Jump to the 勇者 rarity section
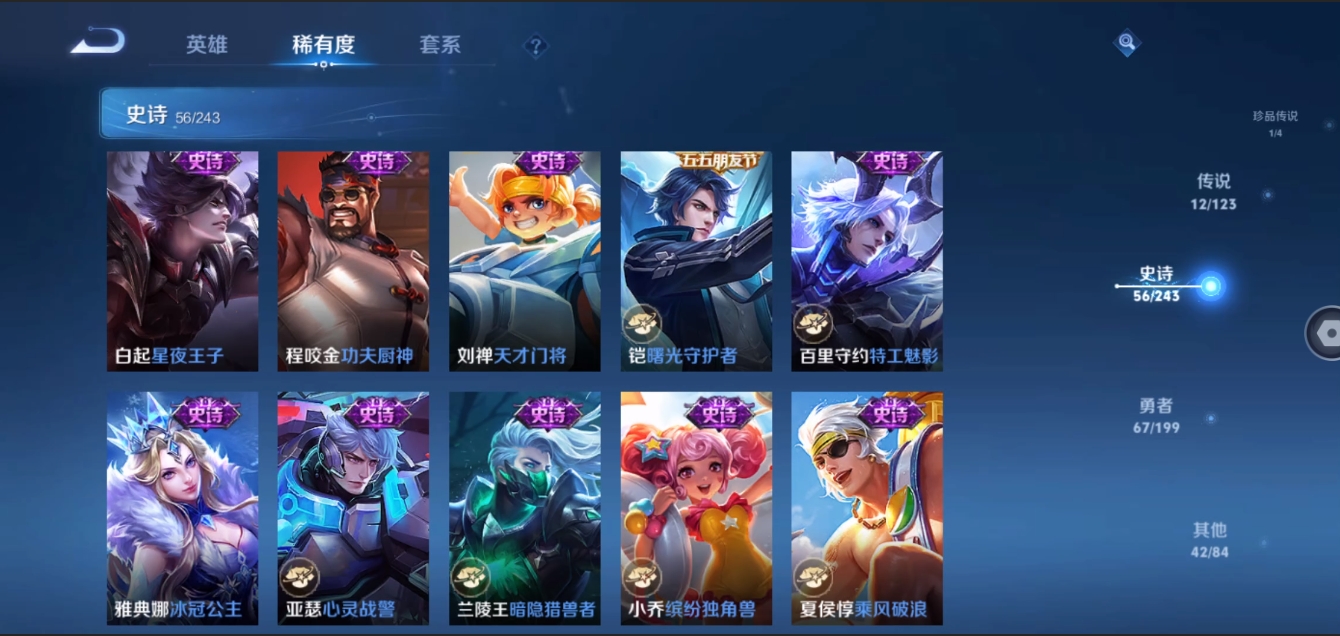Viewport: 1340px width, 636px height. [1156, 415]
